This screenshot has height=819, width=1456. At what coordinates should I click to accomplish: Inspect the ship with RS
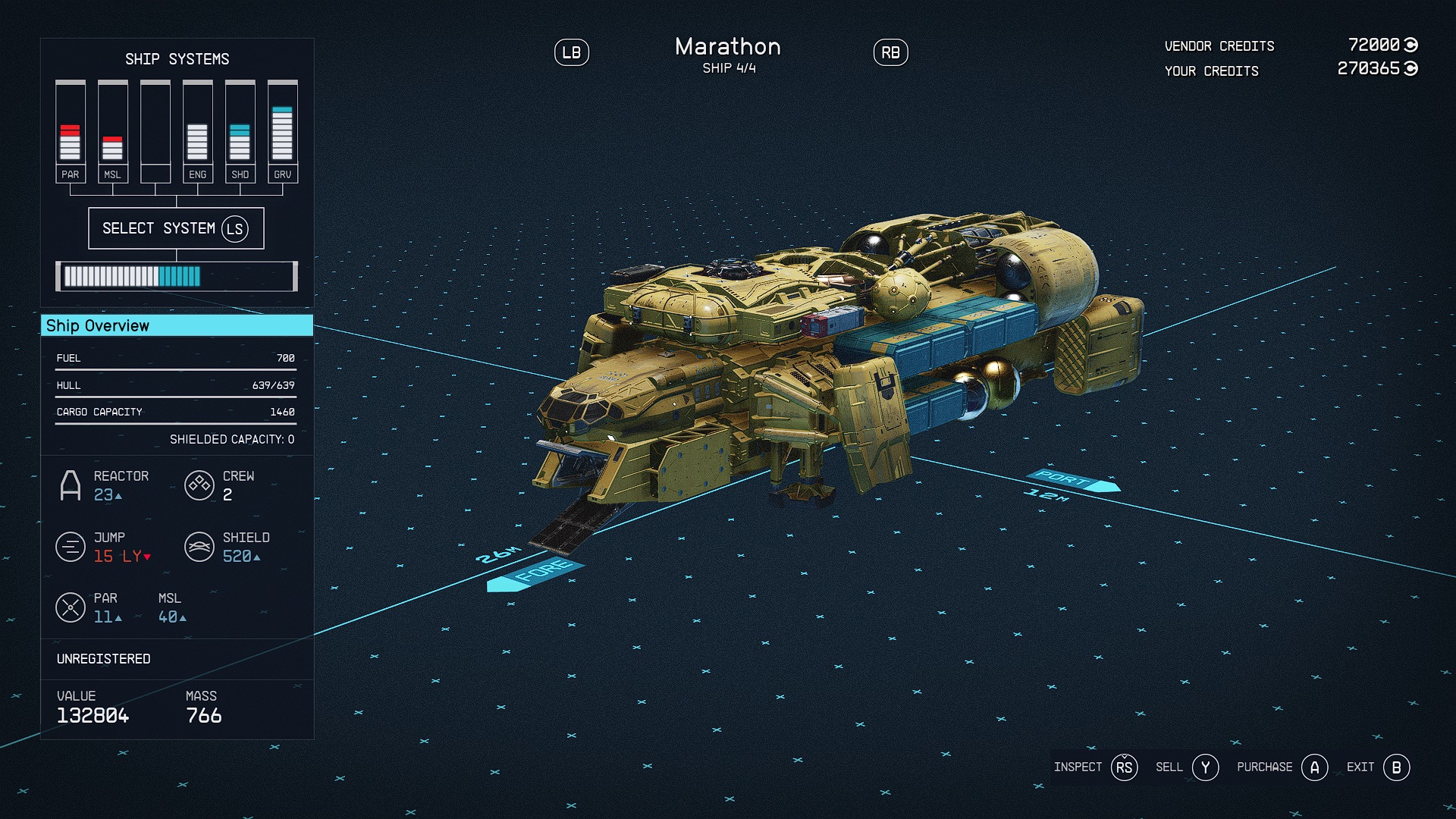[1124, 767]
